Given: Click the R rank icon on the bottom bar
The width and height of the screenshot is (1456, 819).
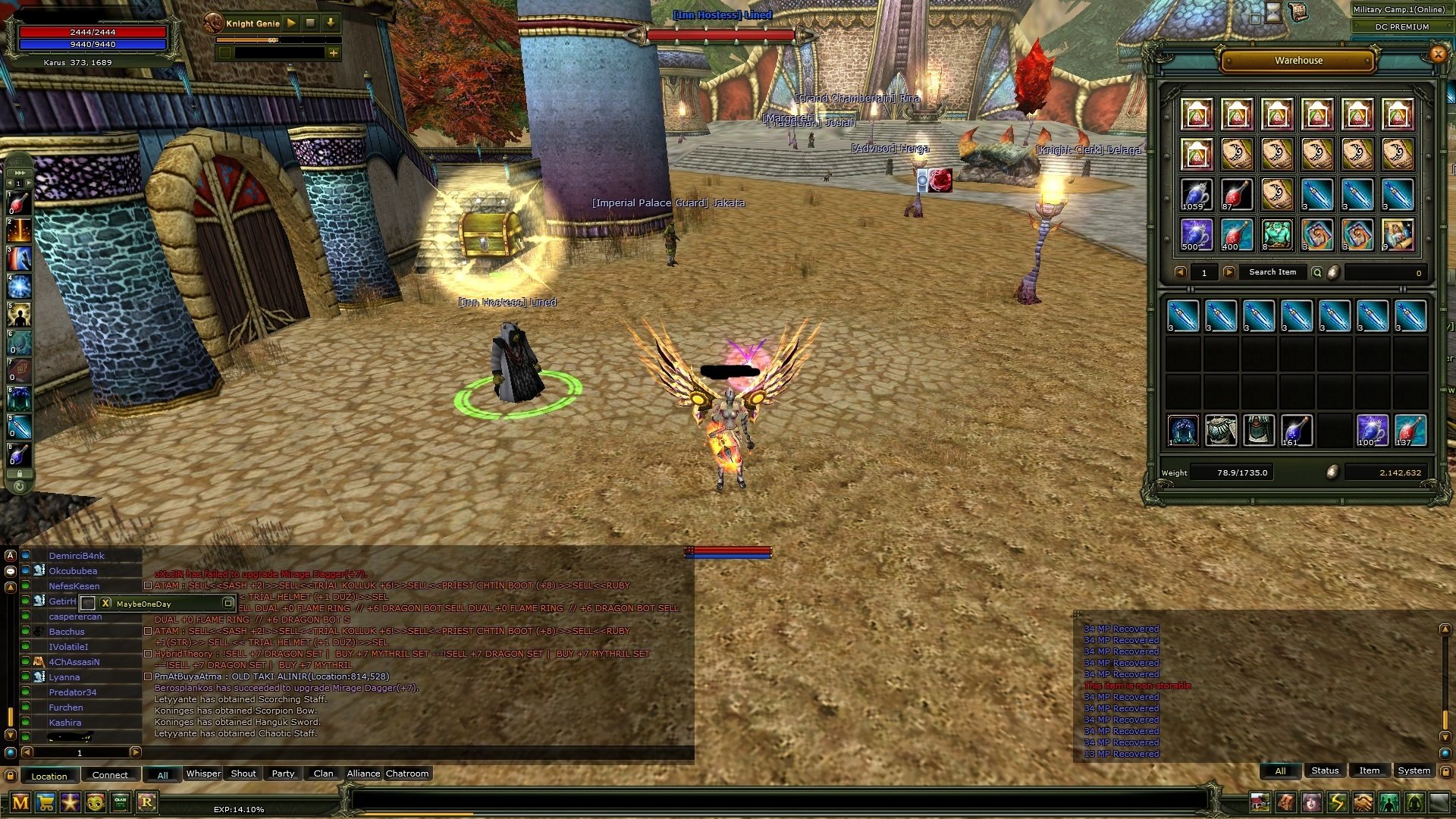Looking at the screenshot, I should coord(148,802).
